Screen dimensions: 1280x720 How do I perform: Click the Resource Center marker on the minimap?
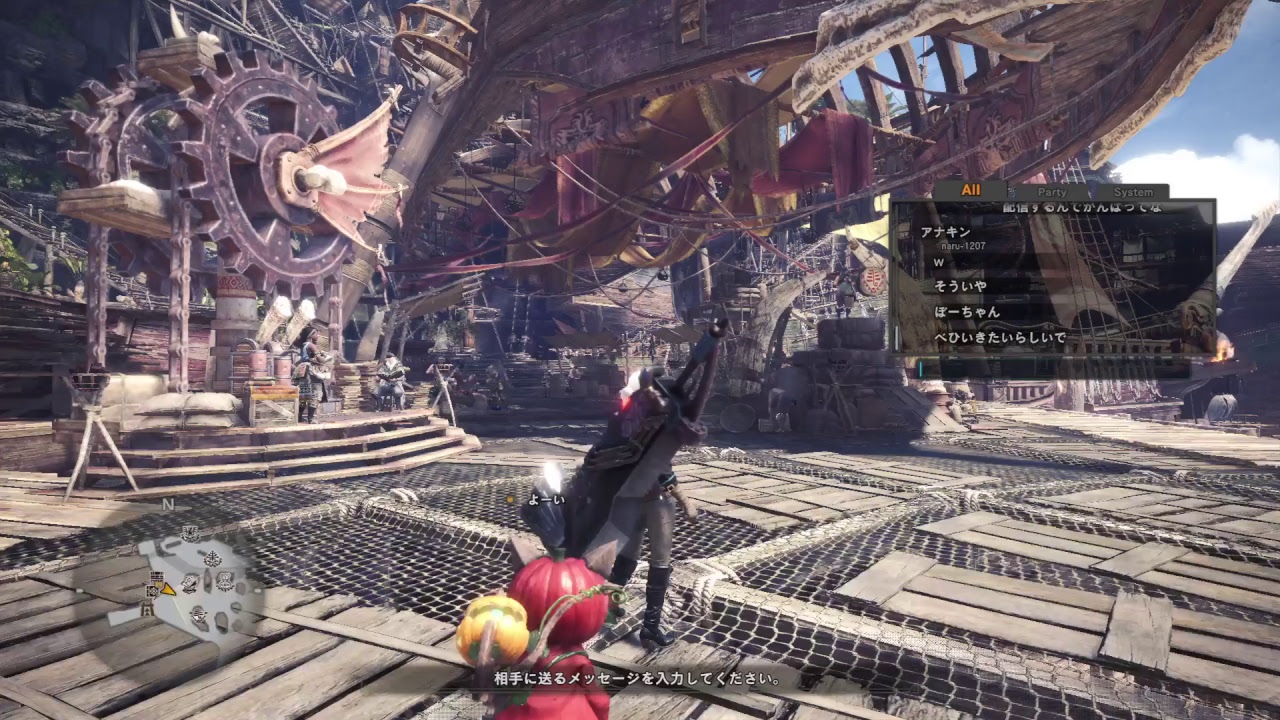point(190,534)
